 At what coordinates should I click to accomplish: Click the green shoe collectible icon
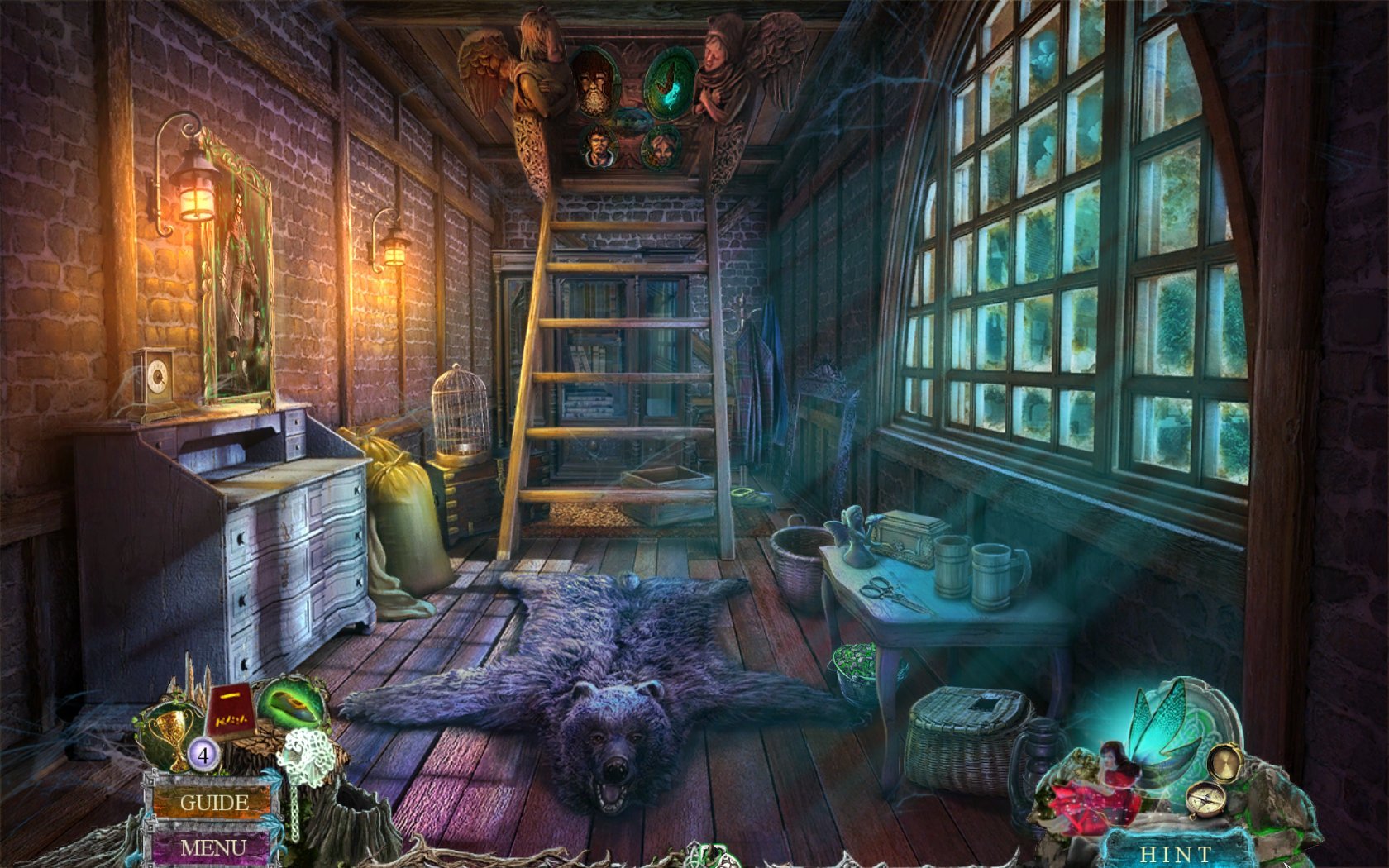(x=291, y=705)
